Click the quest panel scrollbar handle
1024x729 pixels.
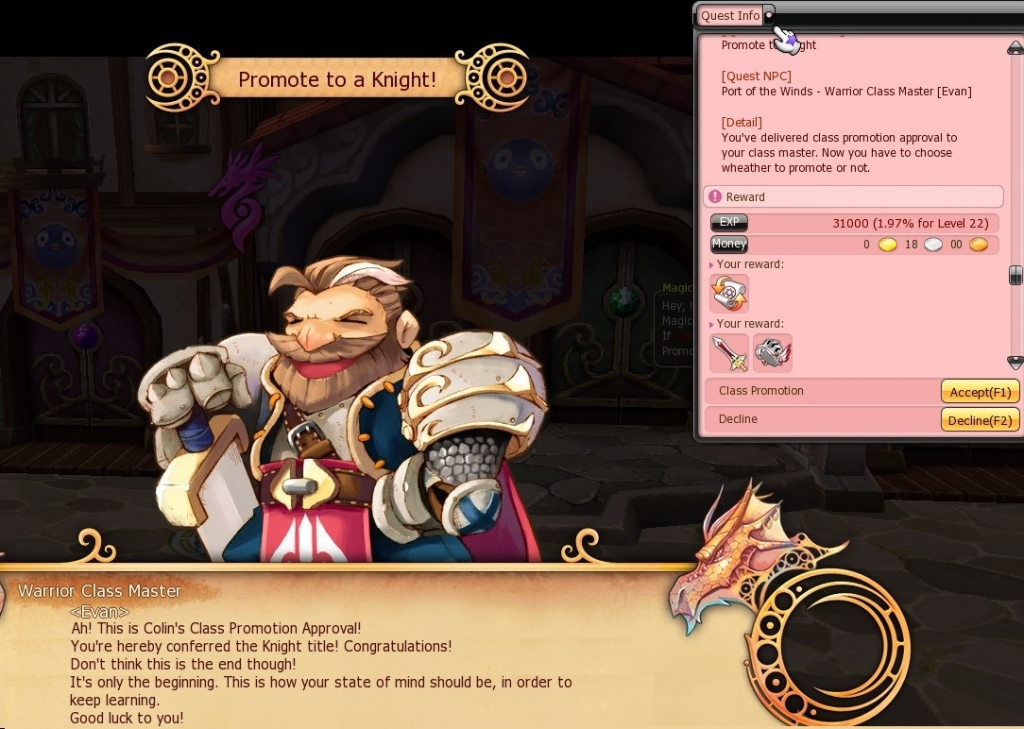(x=1015, y=275)
